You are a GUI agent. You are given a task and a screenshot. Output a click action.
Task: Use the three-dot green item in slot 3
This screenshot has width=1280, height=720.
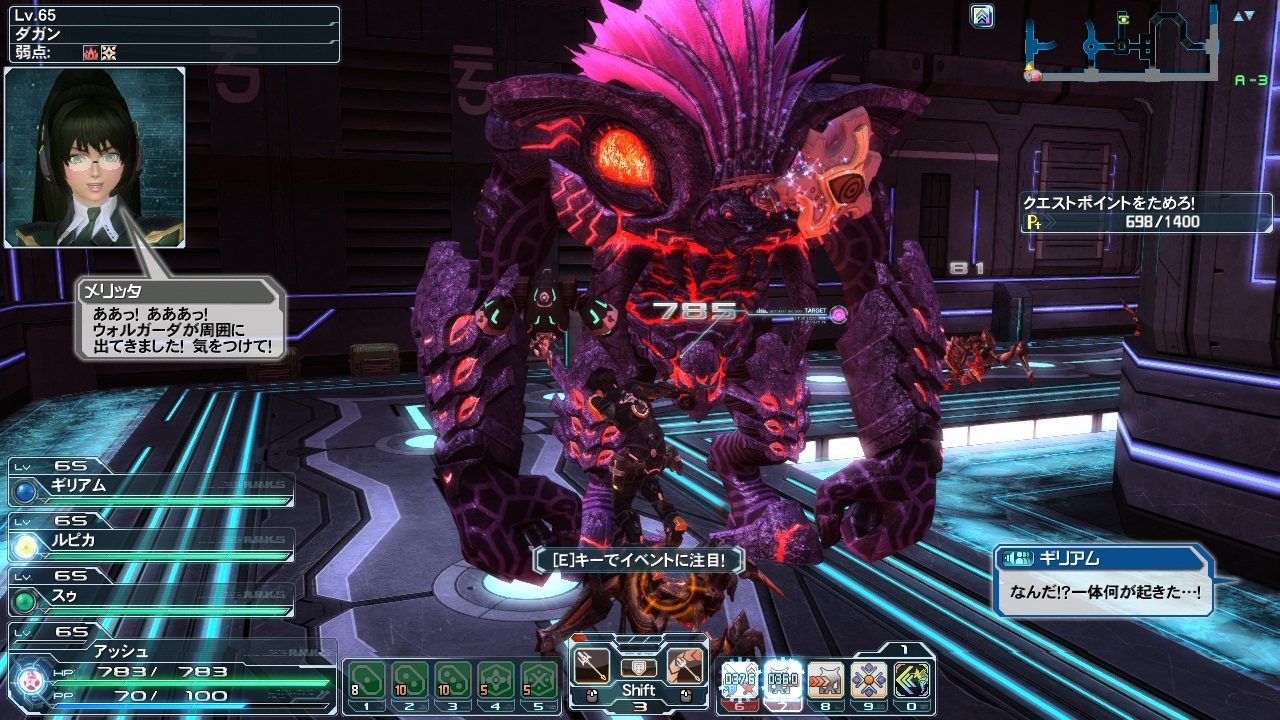pos(453,680)
